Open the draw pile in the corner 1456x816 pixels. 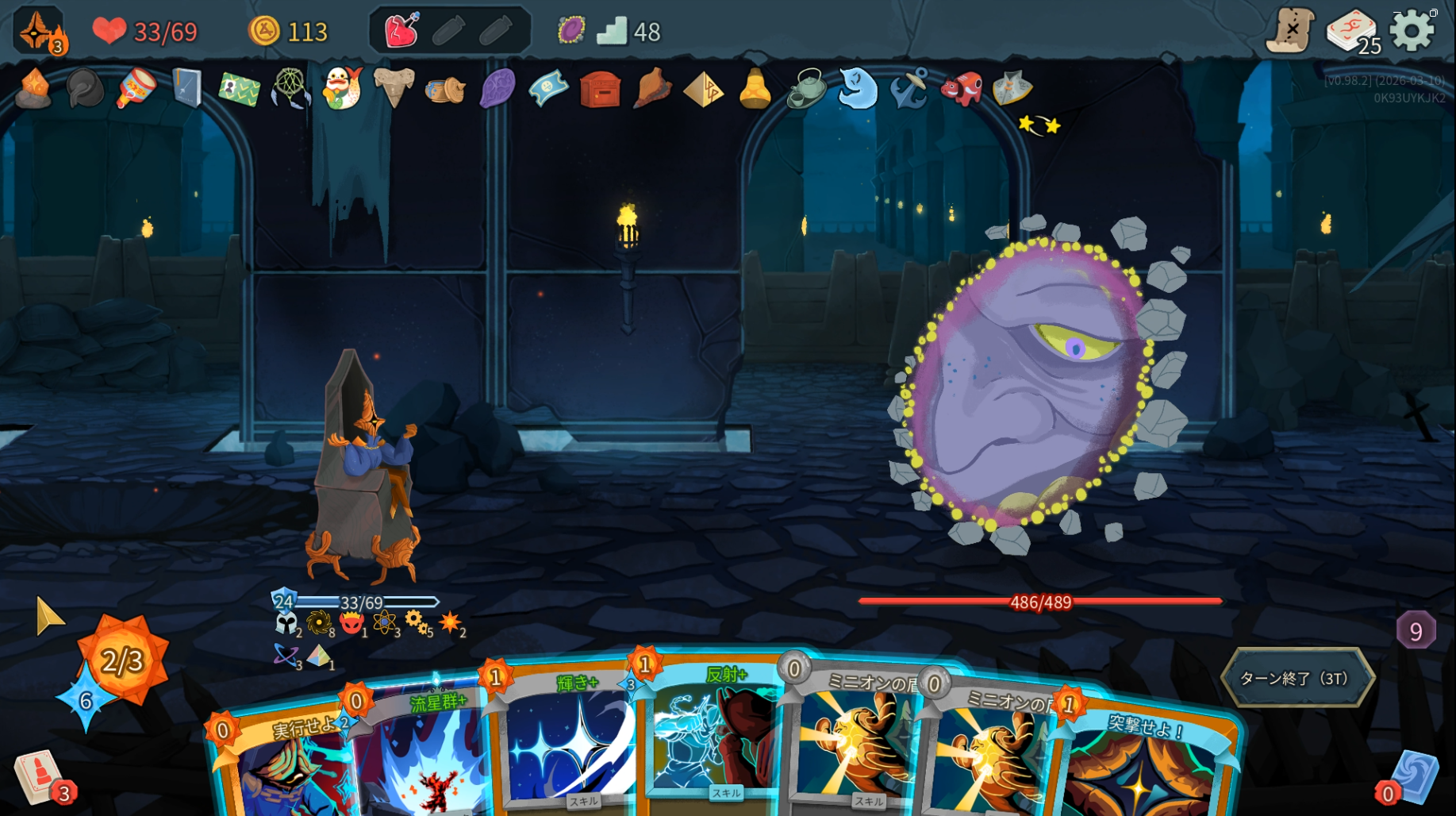pyautogui.click(x=37, y=776)
